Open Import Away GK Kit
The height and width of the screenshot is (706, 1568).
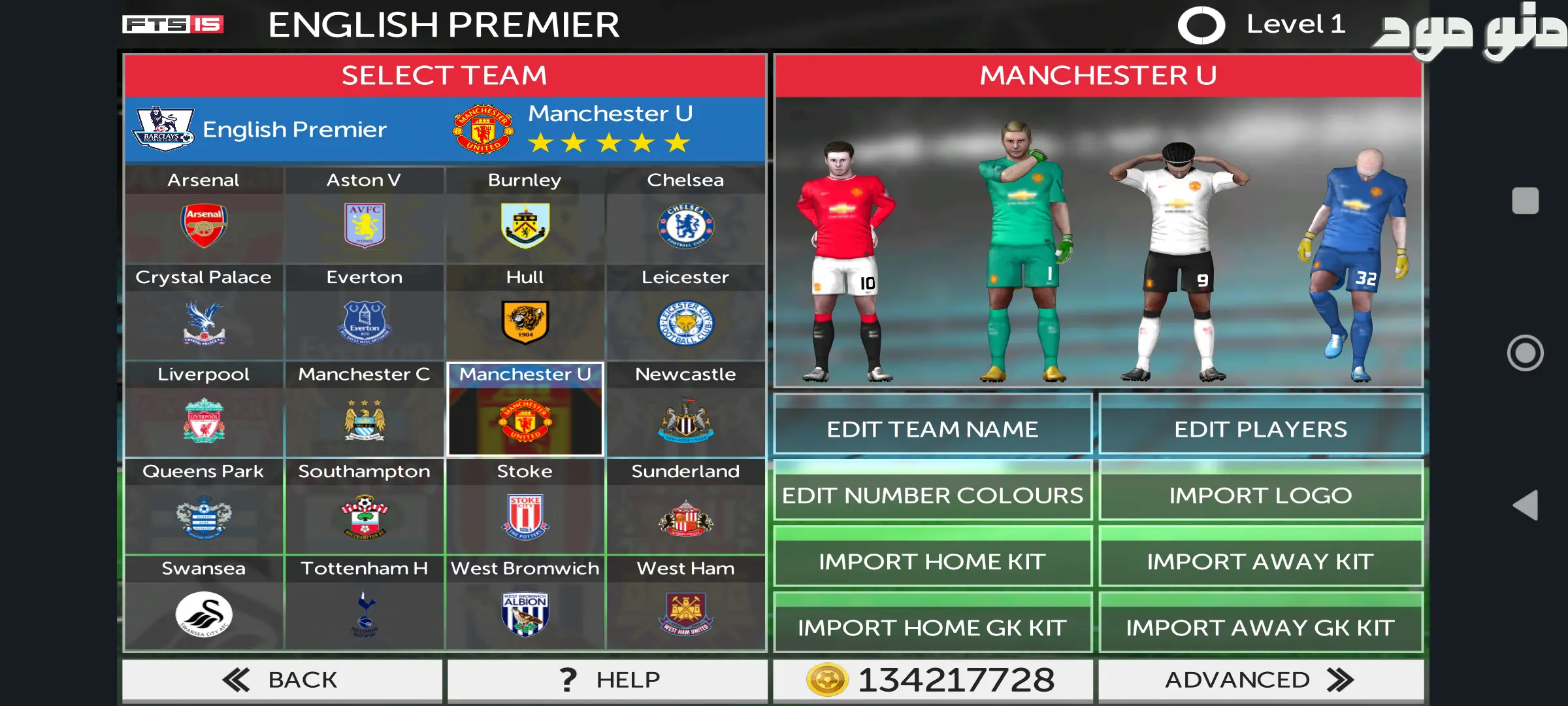[x=1260, y=628]
